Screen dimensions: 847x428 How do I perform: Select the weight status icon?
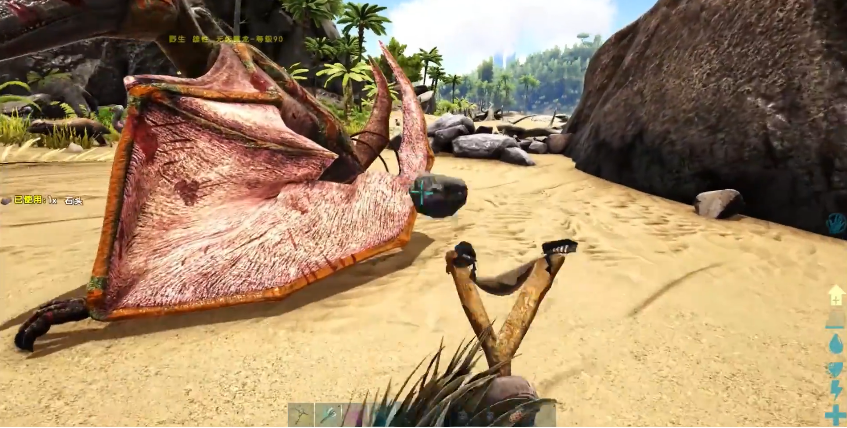click(835, 321)
